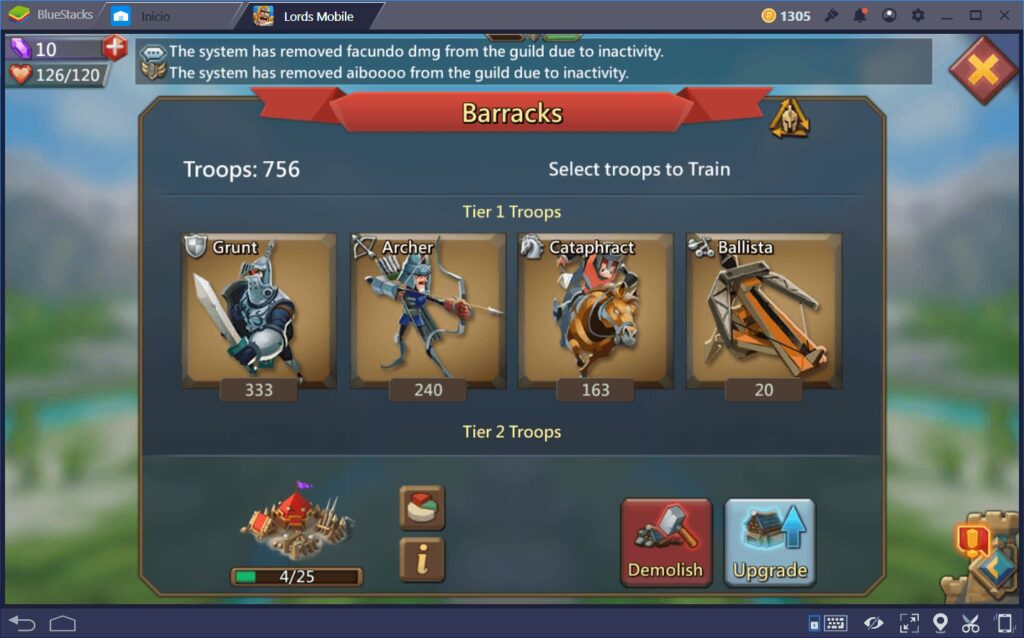Pick the Cataphract troop card
Image resolution: width=1024 pixels, height=638 pixels.
click(595, 311)
